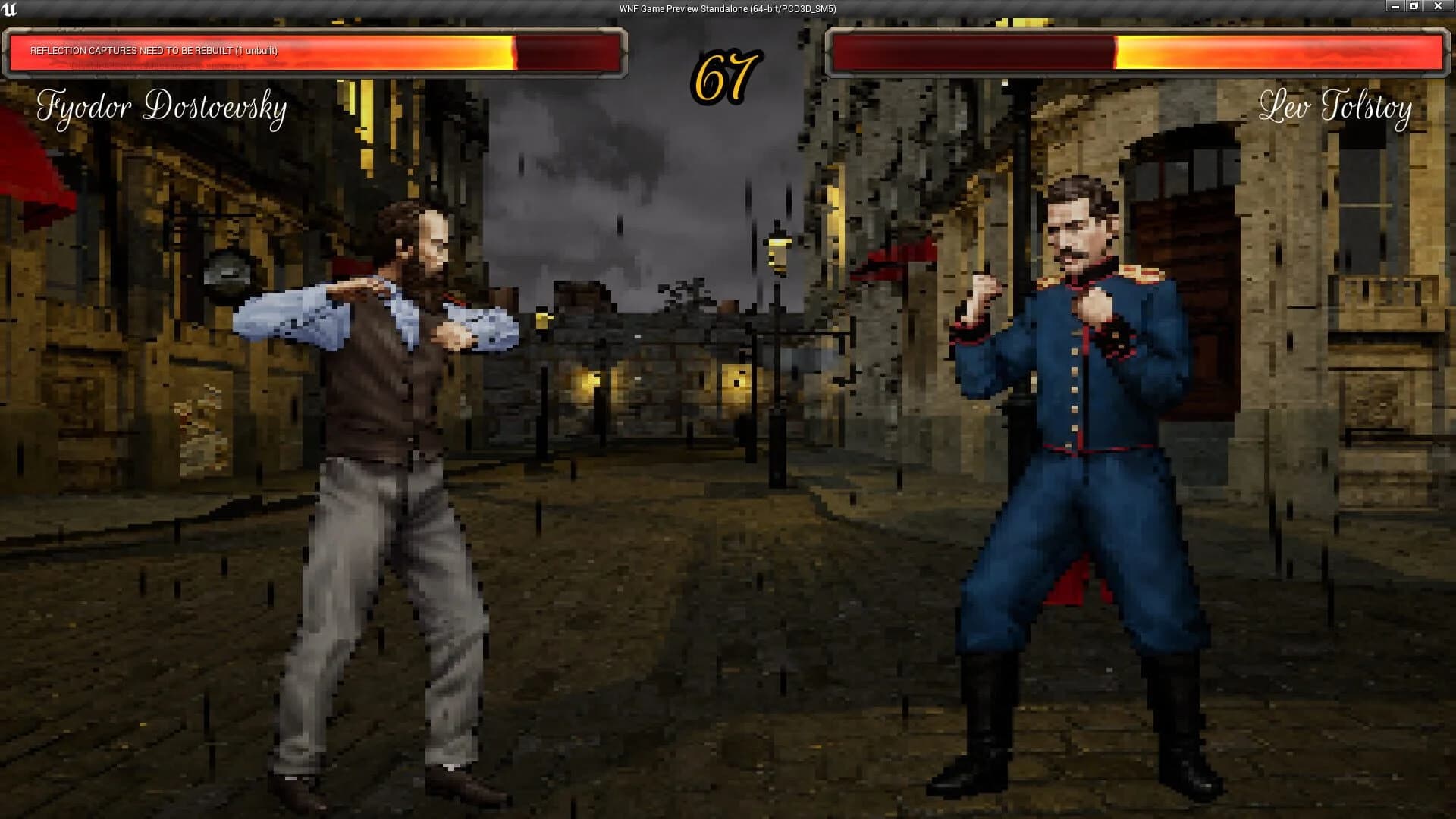Viewport: 1456px width, 819px height.
Task: Dismiss the REFLECTION CAPTURES warning message
Action: 154,53
